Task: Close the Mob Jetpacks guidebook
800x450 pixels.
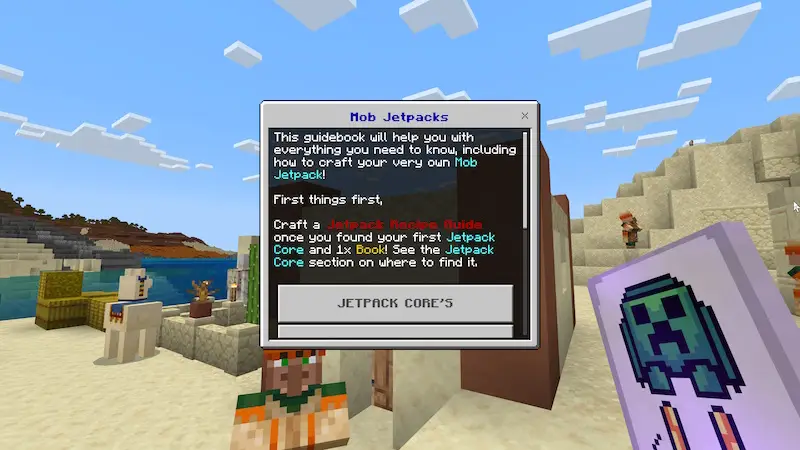Action: (525, 116)
